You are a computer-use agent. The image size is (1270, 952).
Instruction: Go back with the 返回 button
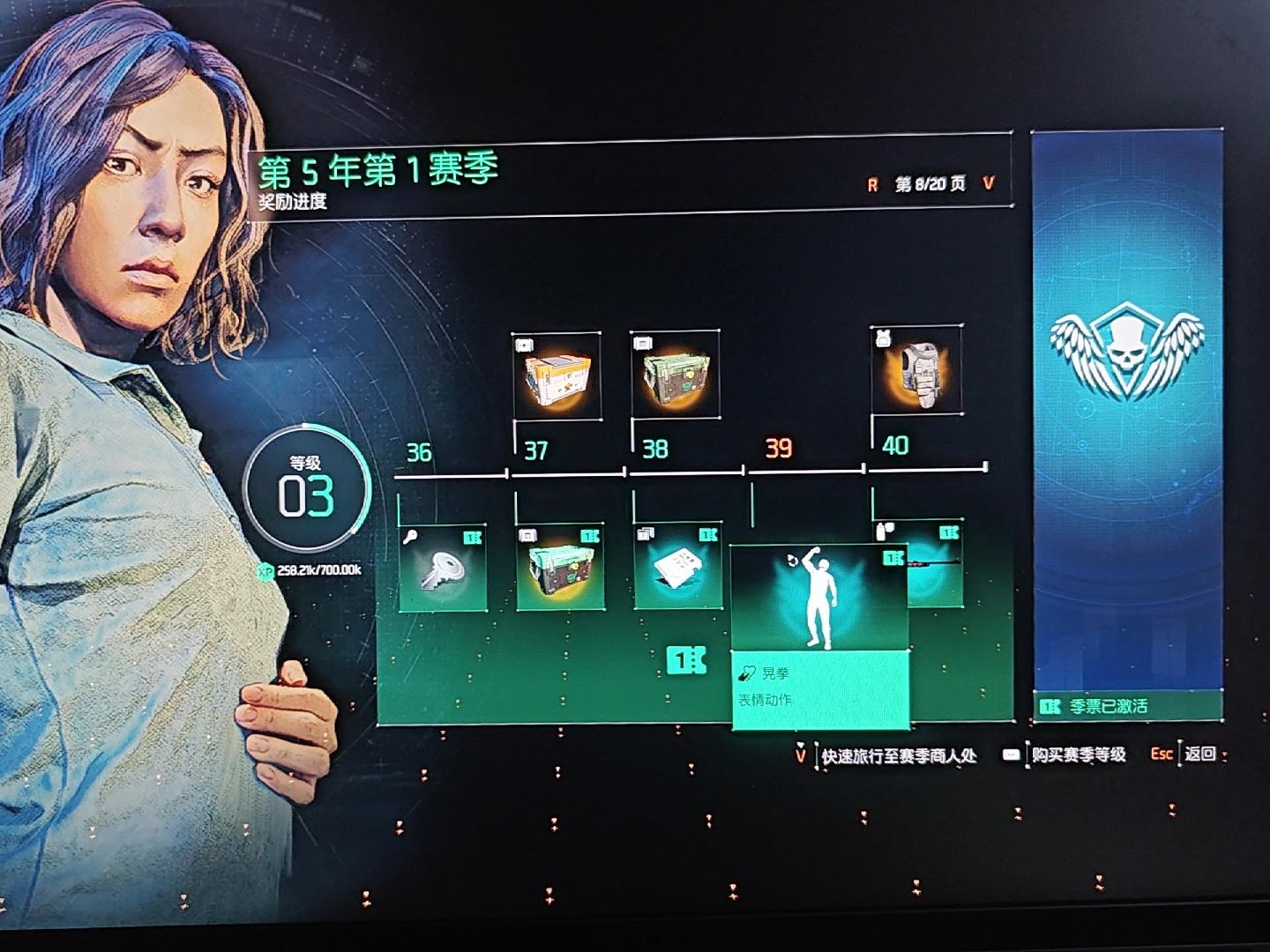pos(1199,754)
